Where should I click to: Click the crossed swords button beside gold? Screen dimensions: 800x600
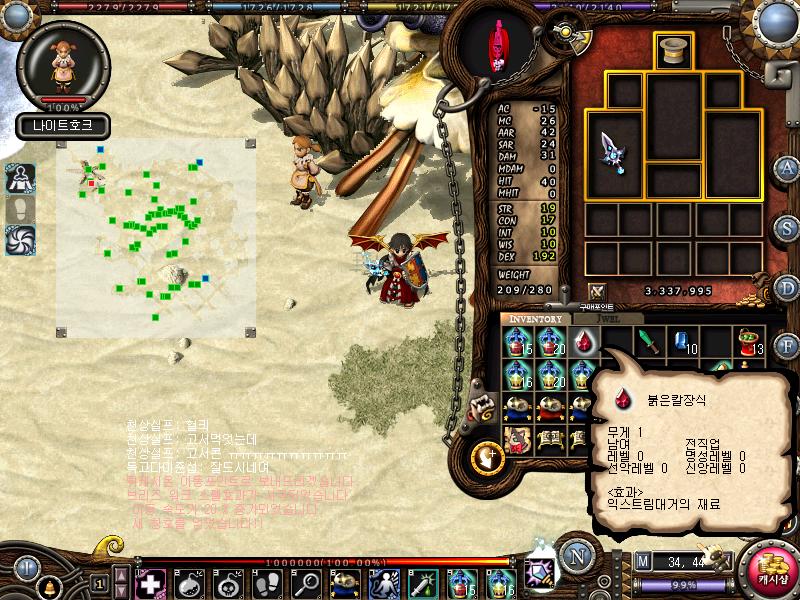pos(597,291)
